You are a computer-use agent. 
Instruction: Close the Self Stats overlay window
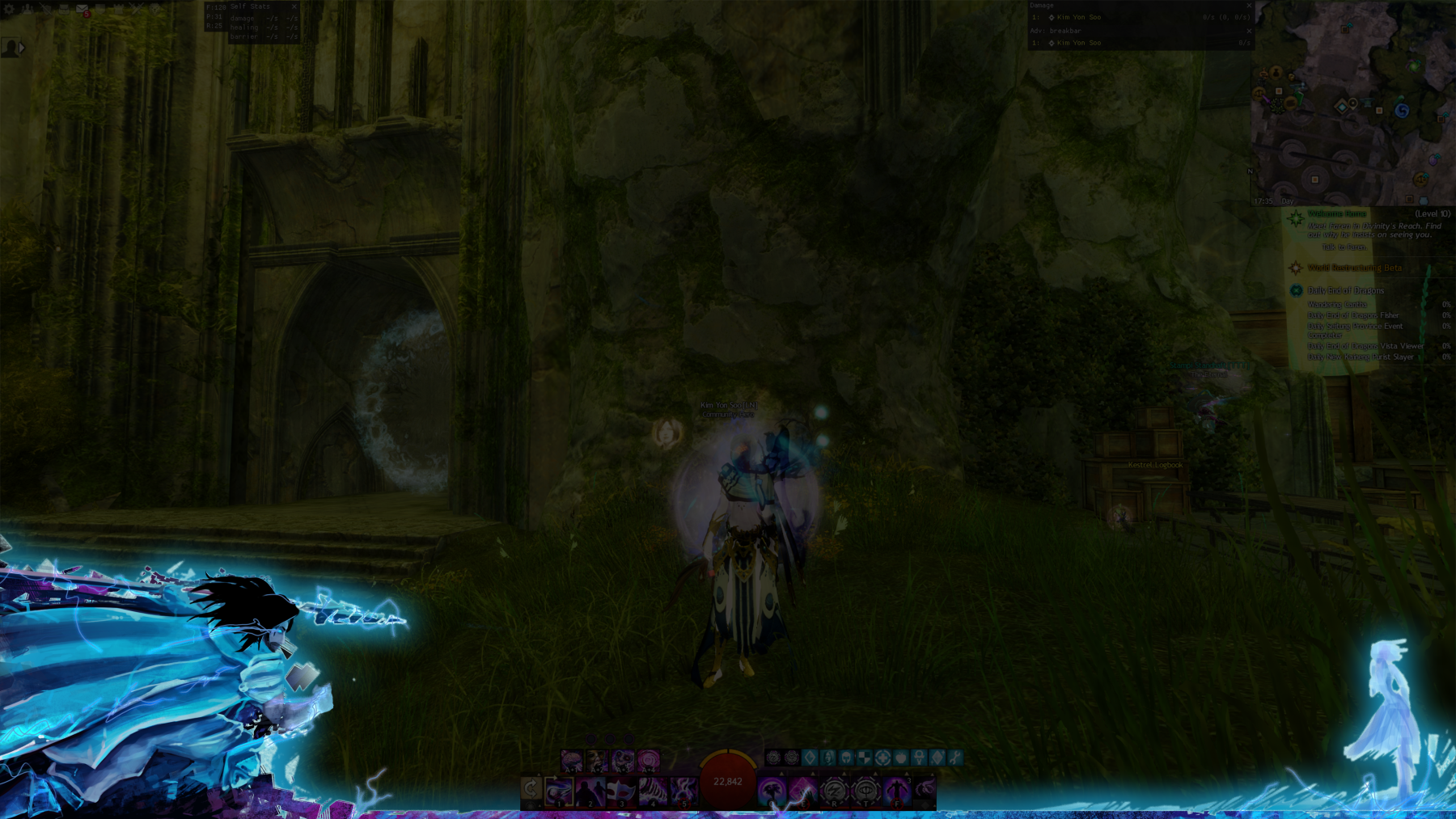[294, 6]
